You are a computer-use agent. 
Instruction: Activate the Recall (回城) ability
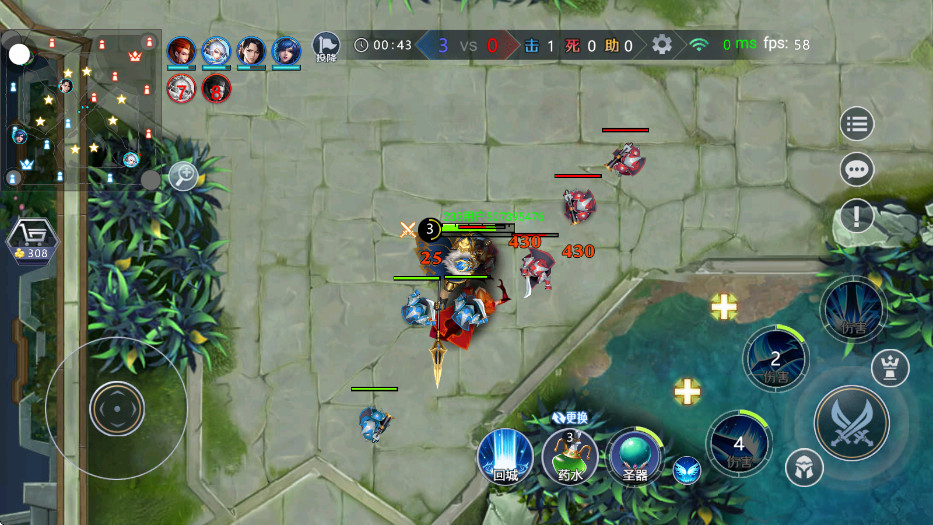[505, 456]
